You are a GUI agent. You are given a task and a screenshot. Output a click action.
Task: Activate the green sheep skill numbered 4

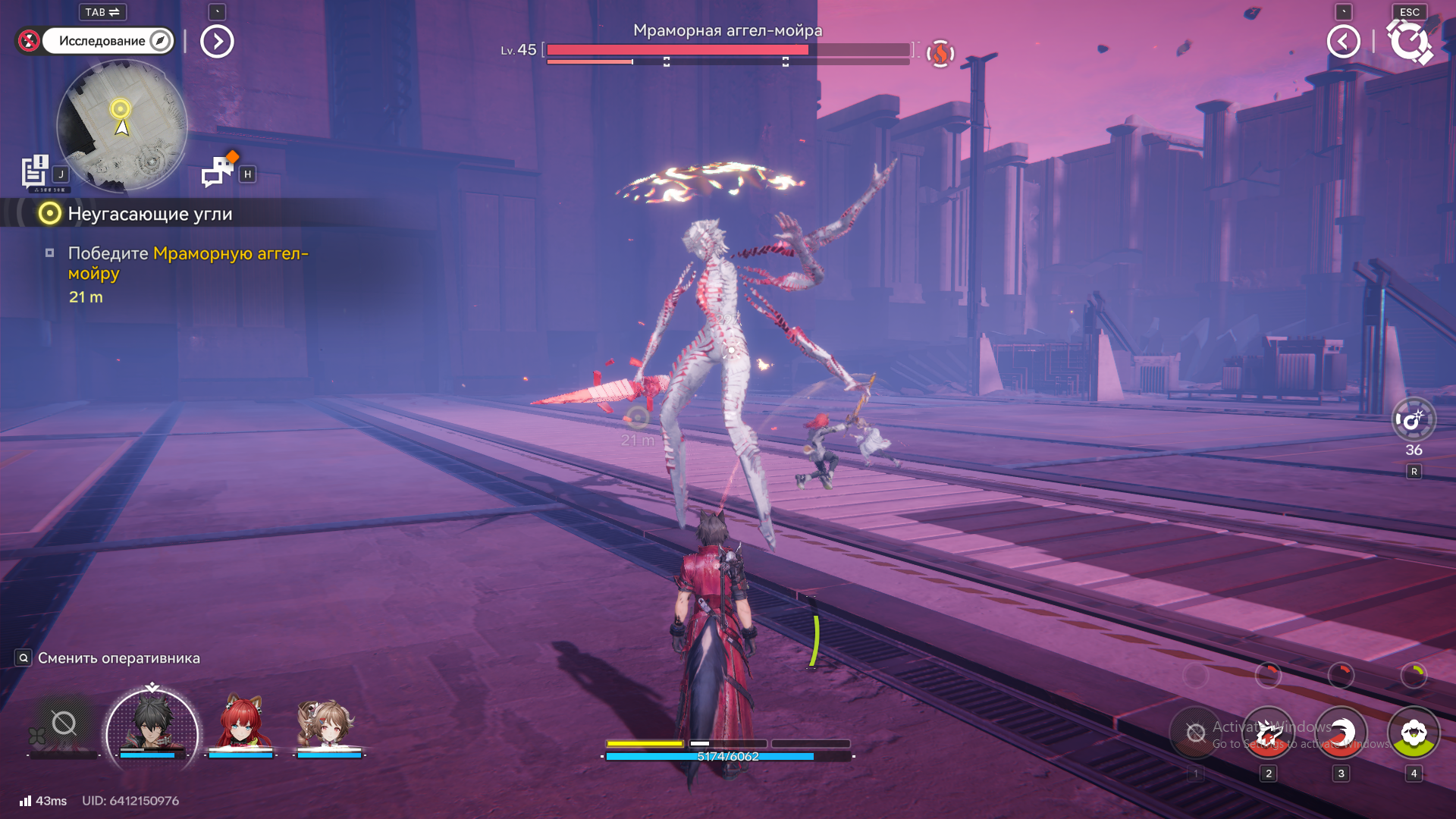(x=1414, y=733)
